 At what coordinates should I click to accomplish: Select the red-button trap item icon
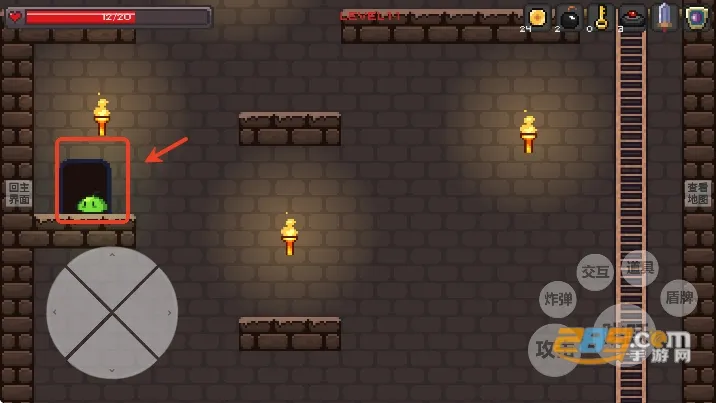632,17
